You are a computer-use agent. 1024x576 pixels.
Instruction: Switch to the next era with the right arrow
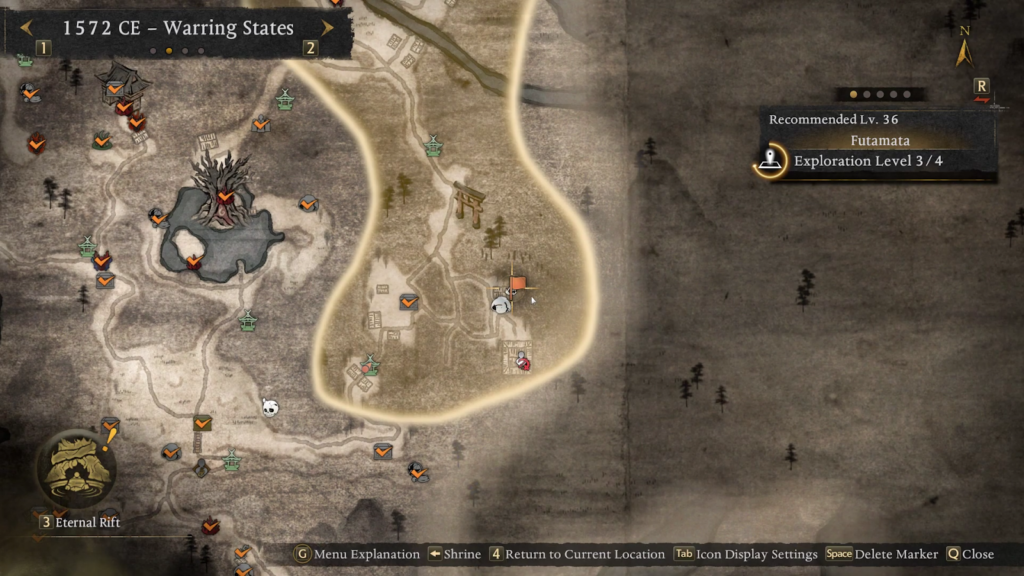pyautogui.click(x=327, y=28)
